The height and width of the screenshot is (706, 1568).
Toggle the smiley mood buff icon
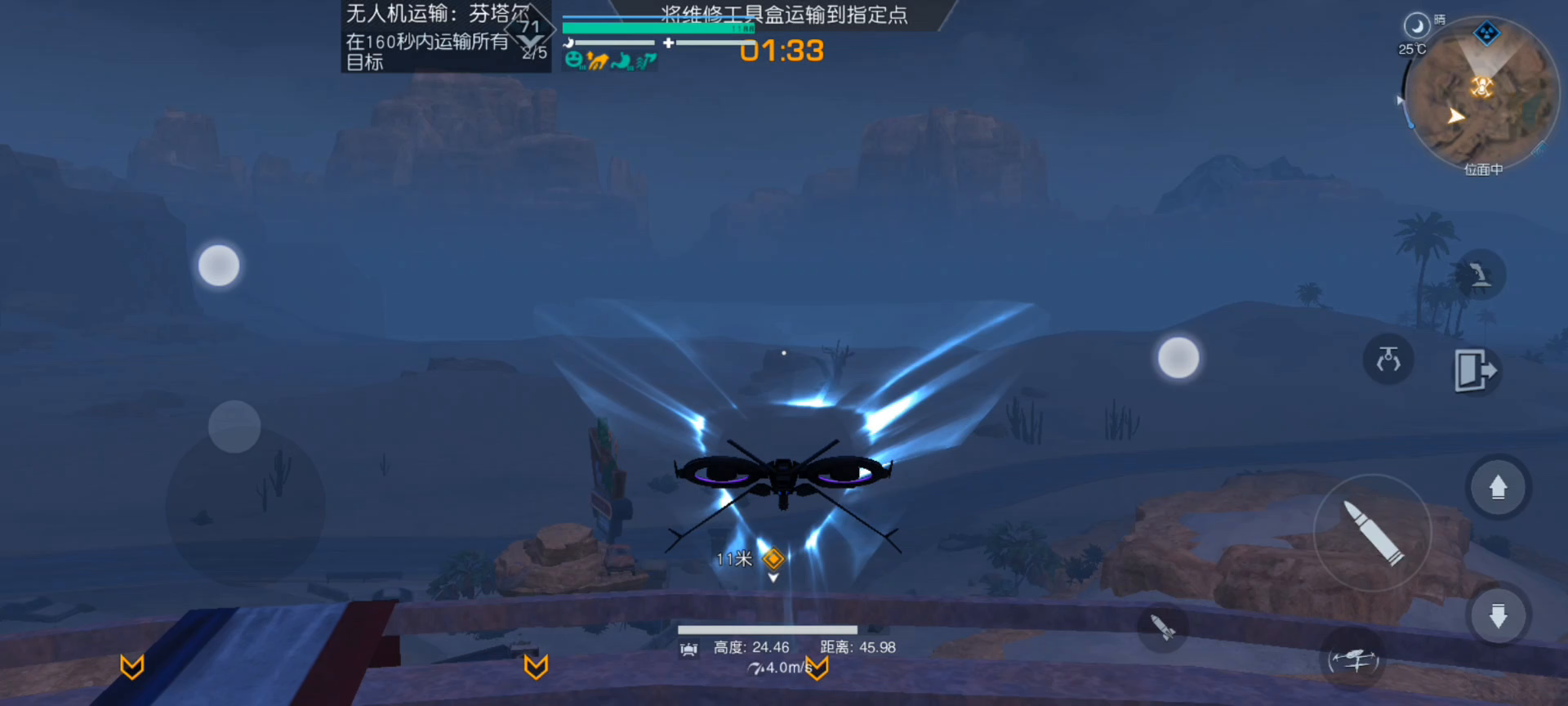573,60
